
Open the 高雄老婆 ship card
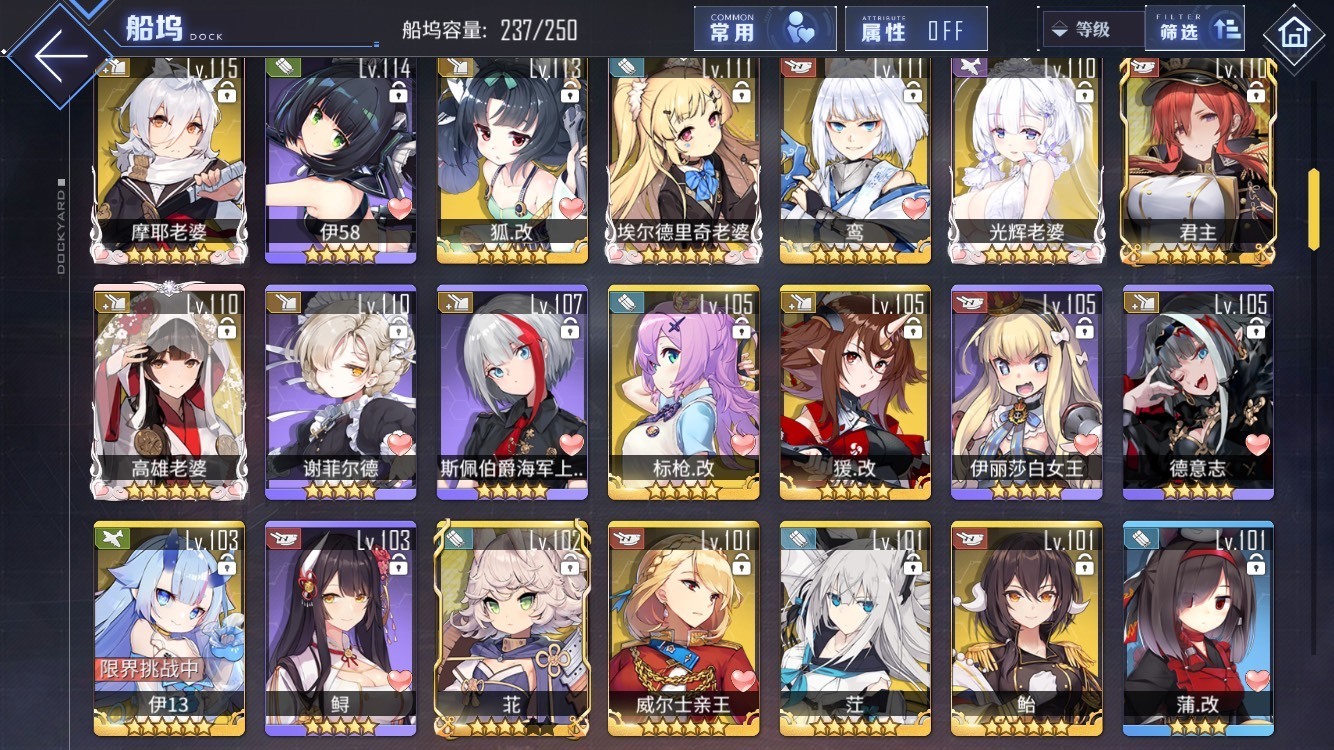pos(168,392)
